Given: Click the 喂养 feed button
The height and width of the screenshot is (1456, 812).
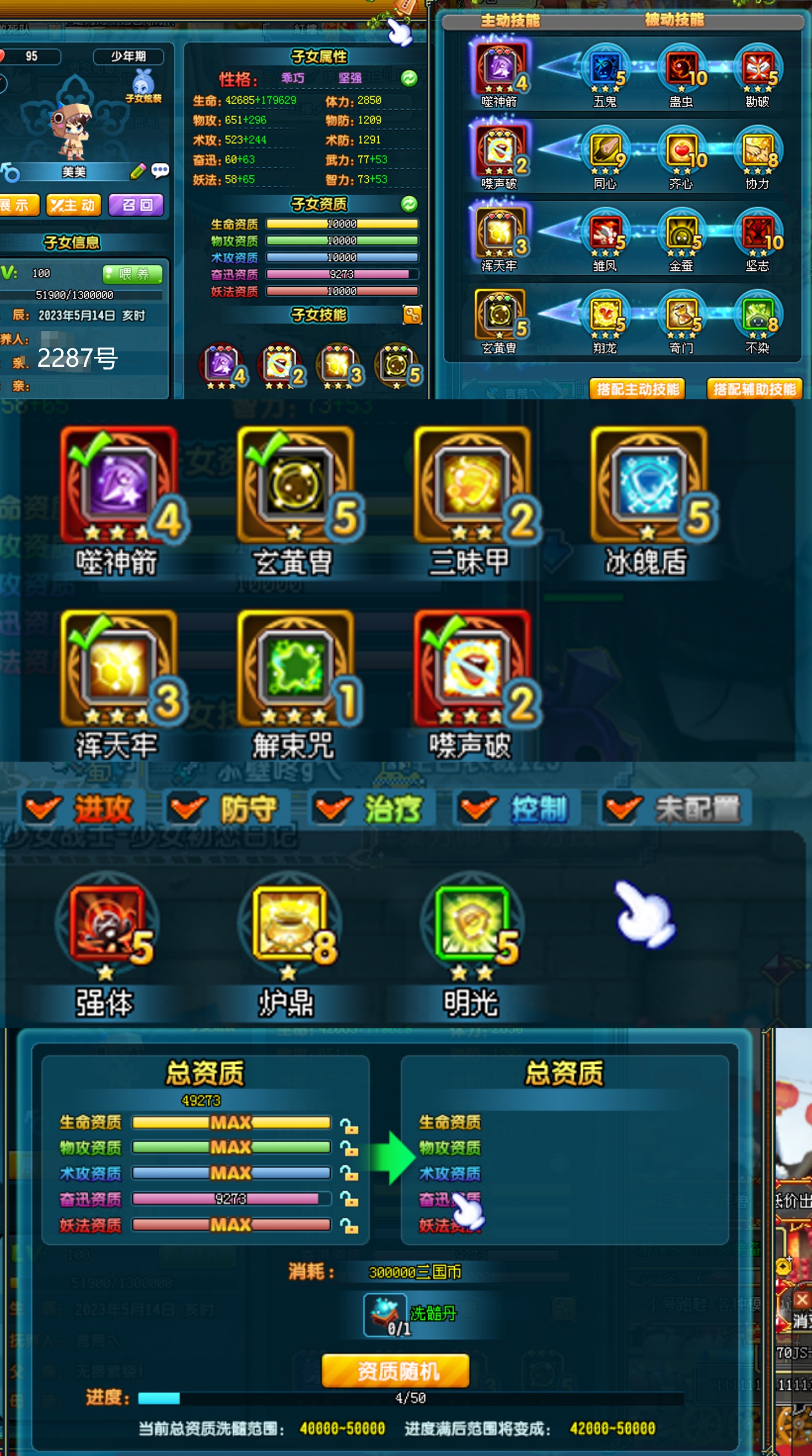Looking at the screenshot, I should click(x=133, y=274).
